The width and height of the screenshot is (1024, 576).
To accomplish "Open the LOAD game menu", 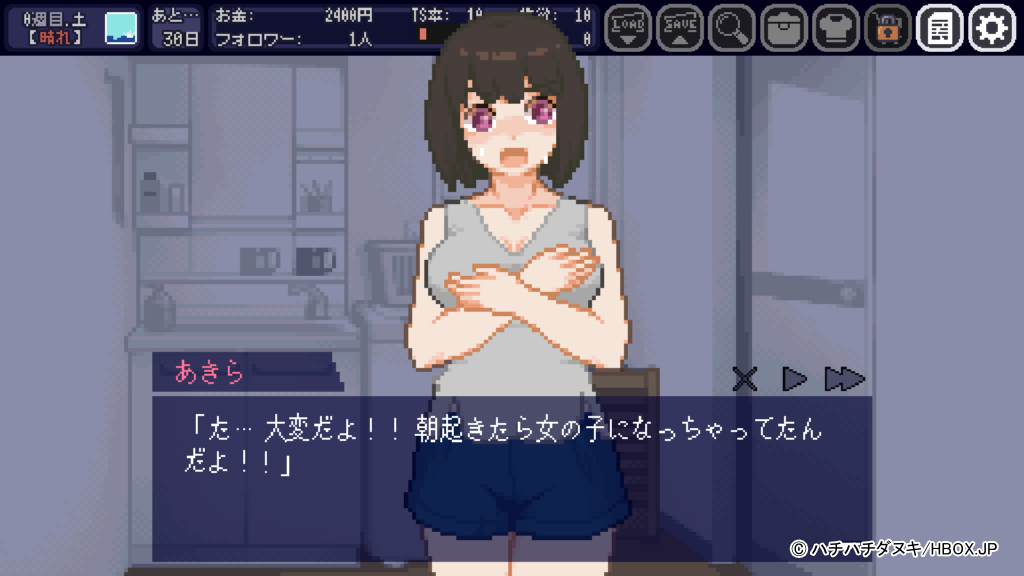I will coord(628,28).
